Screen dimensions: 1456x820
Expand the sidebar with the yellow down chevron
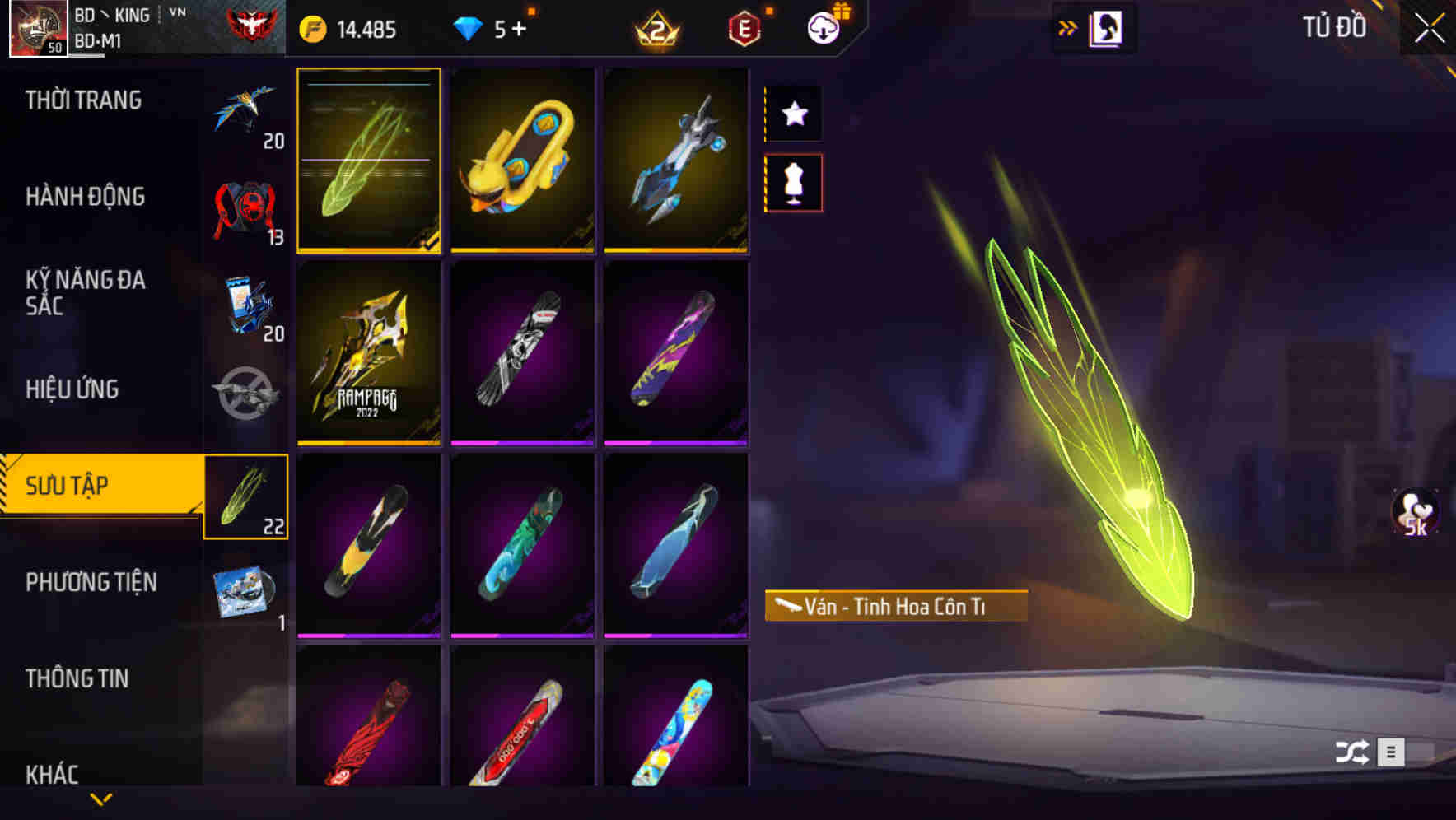coord(101,797)
